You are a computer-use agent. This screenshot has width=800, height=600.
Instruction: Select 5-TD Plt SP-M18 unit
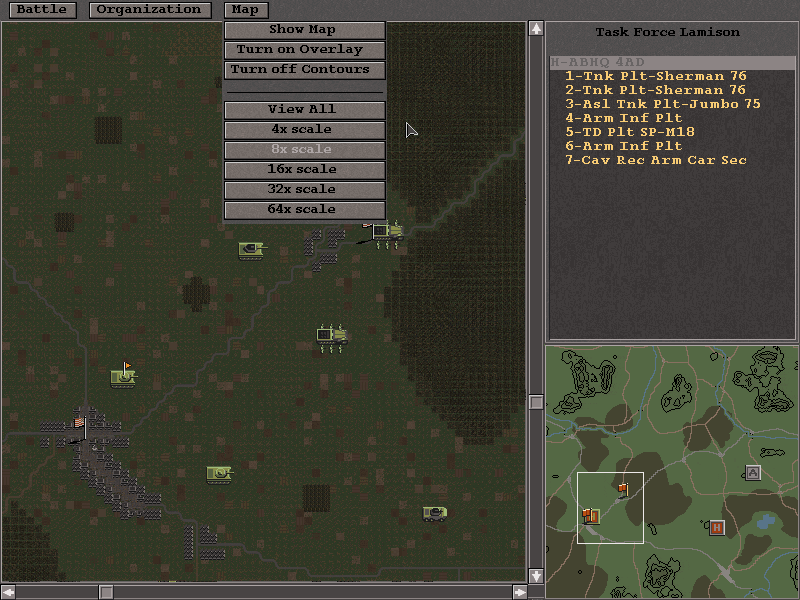[x=629, y=132]
